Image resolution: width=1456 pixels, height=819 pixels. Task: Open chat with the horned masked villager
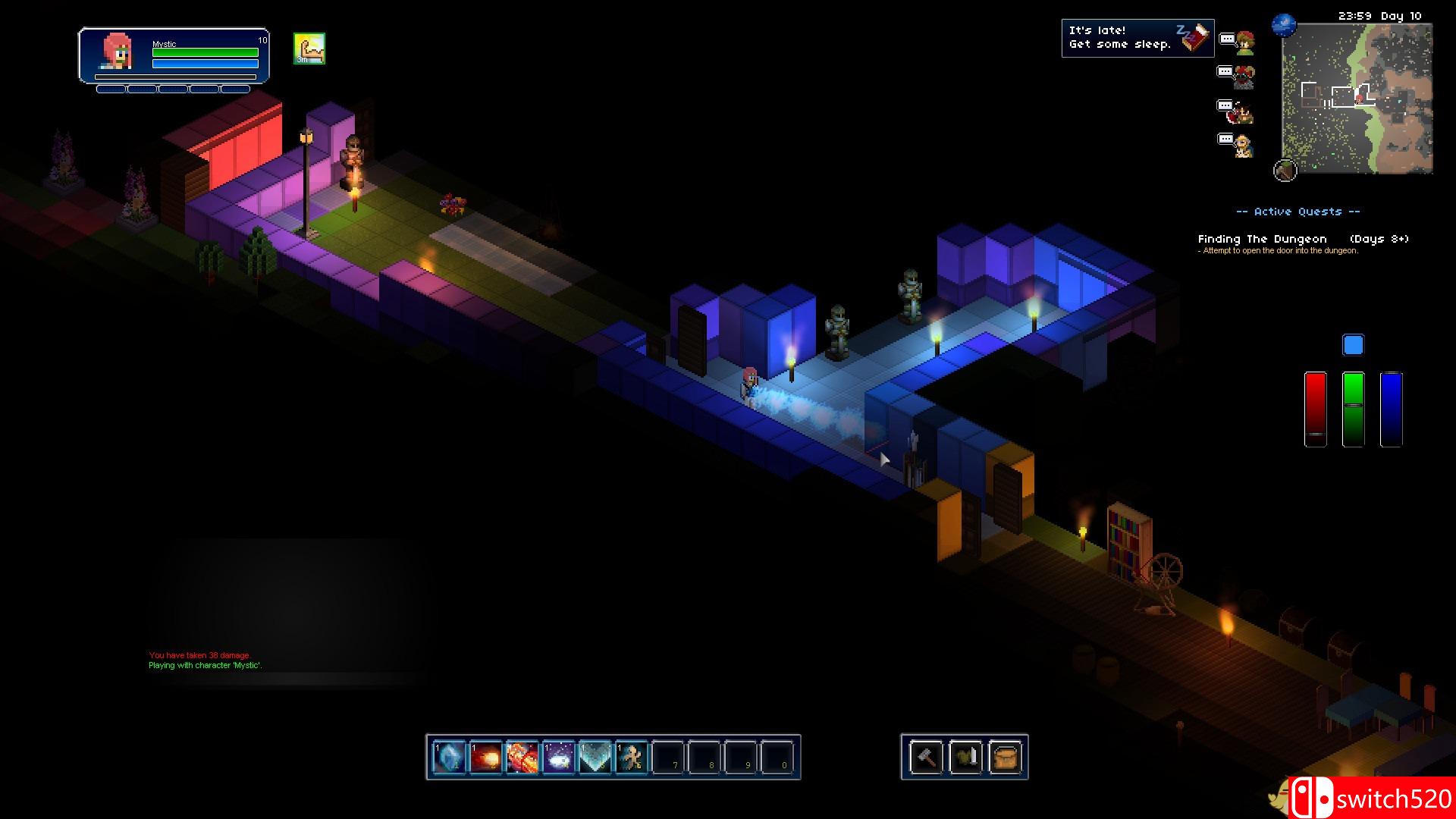click(1244, 77)
